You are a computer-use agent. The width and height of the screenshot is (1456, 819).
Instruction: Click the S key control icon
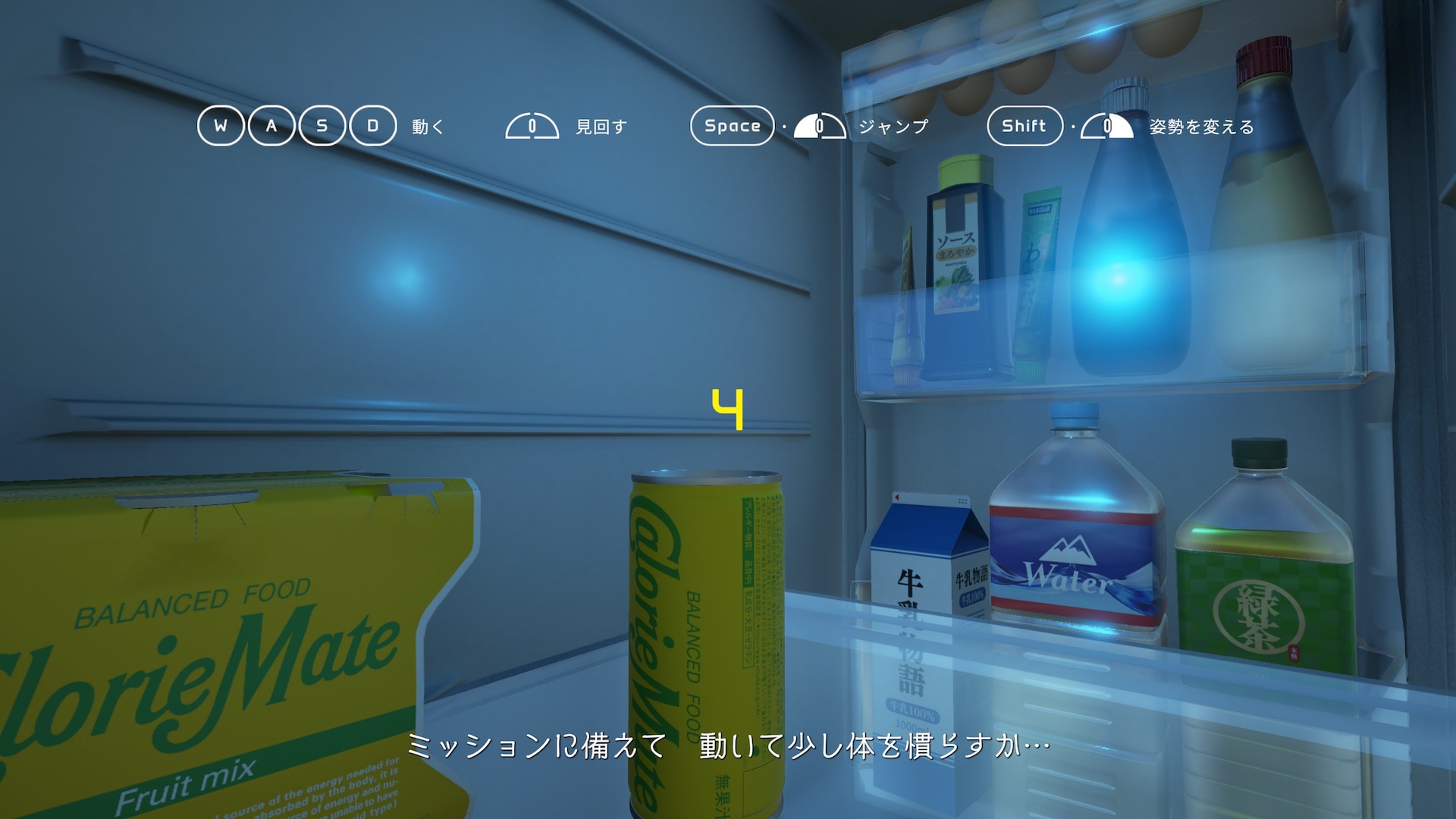[323, 126]
